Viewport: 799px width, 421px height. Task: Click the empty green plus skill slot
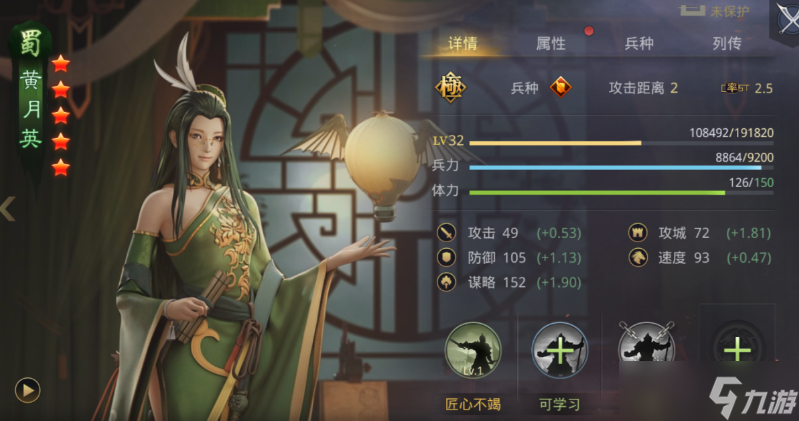tap(737, 350)
